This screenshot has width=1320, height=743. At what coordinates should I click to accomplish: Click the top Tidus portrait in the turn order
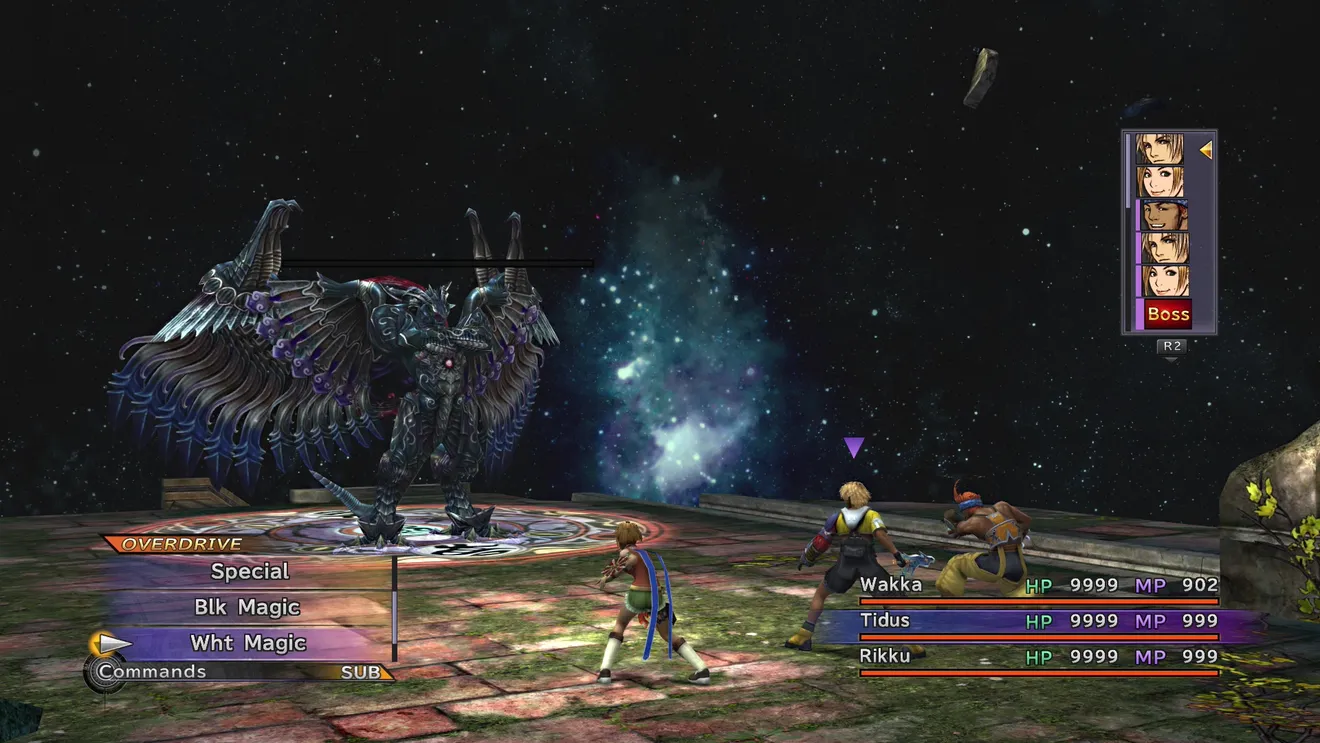click(1162, 150)
